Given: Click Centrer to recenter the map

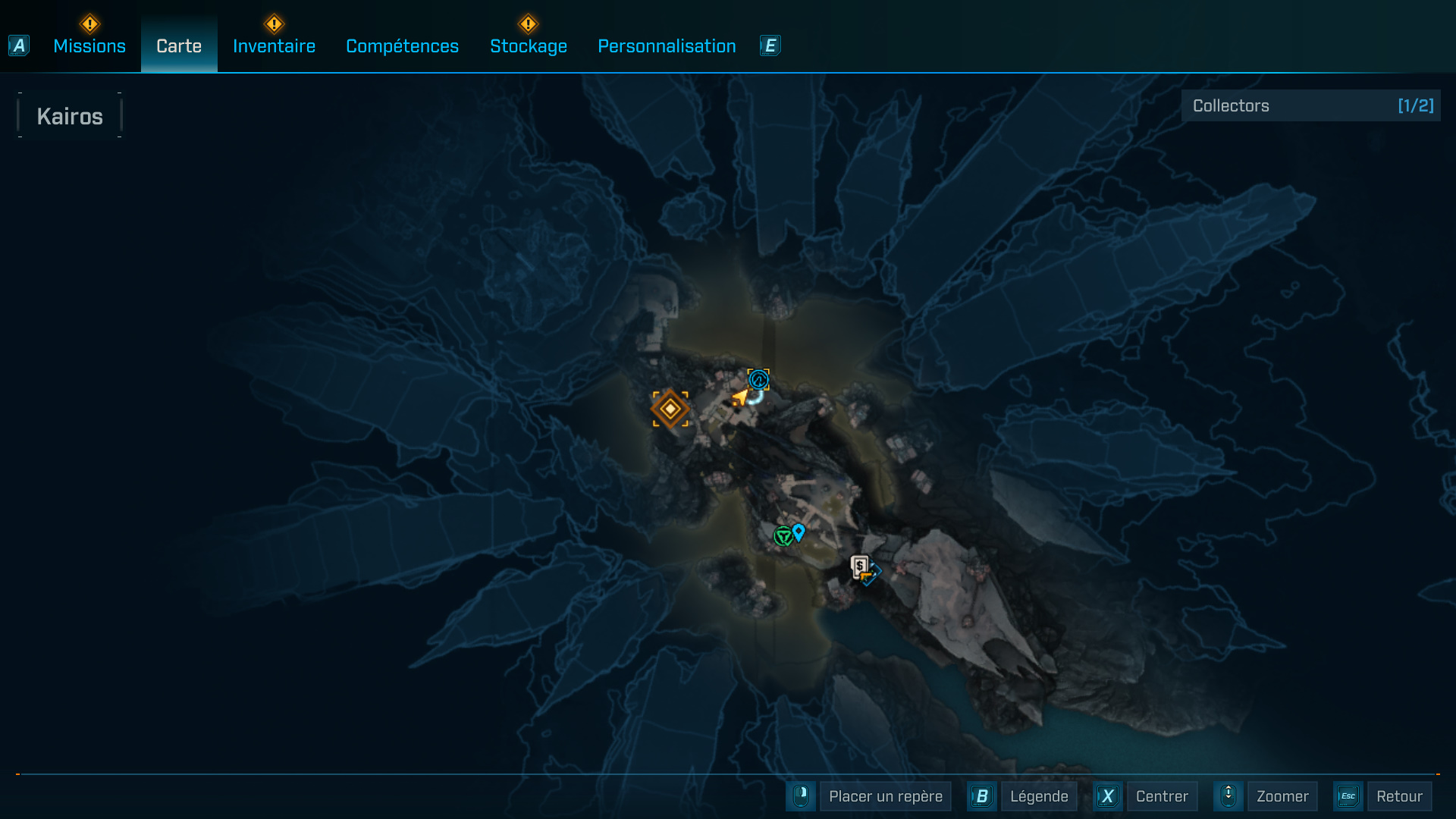Looking at the screenshot, I should click(x=1163, y=796).
